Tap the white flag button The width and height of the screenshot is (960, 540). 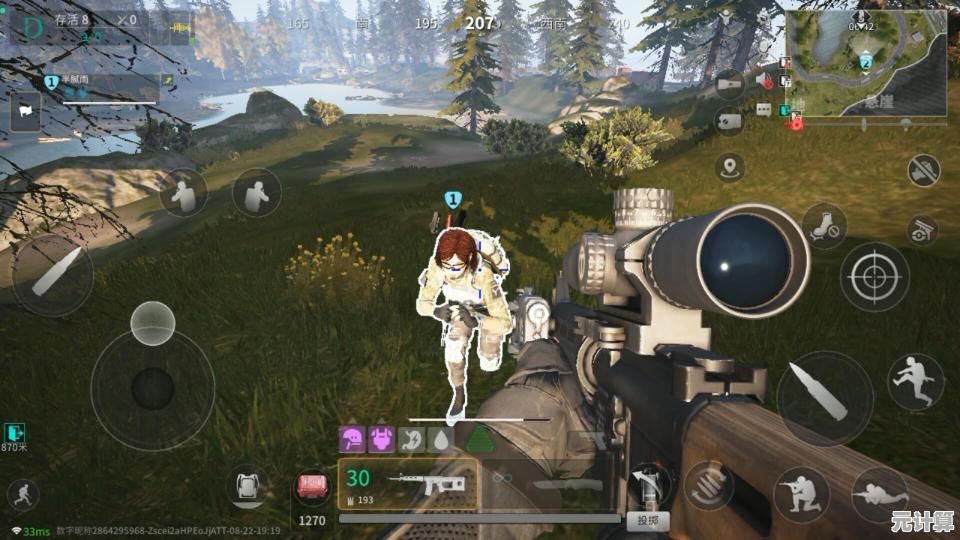pos(25,110)
